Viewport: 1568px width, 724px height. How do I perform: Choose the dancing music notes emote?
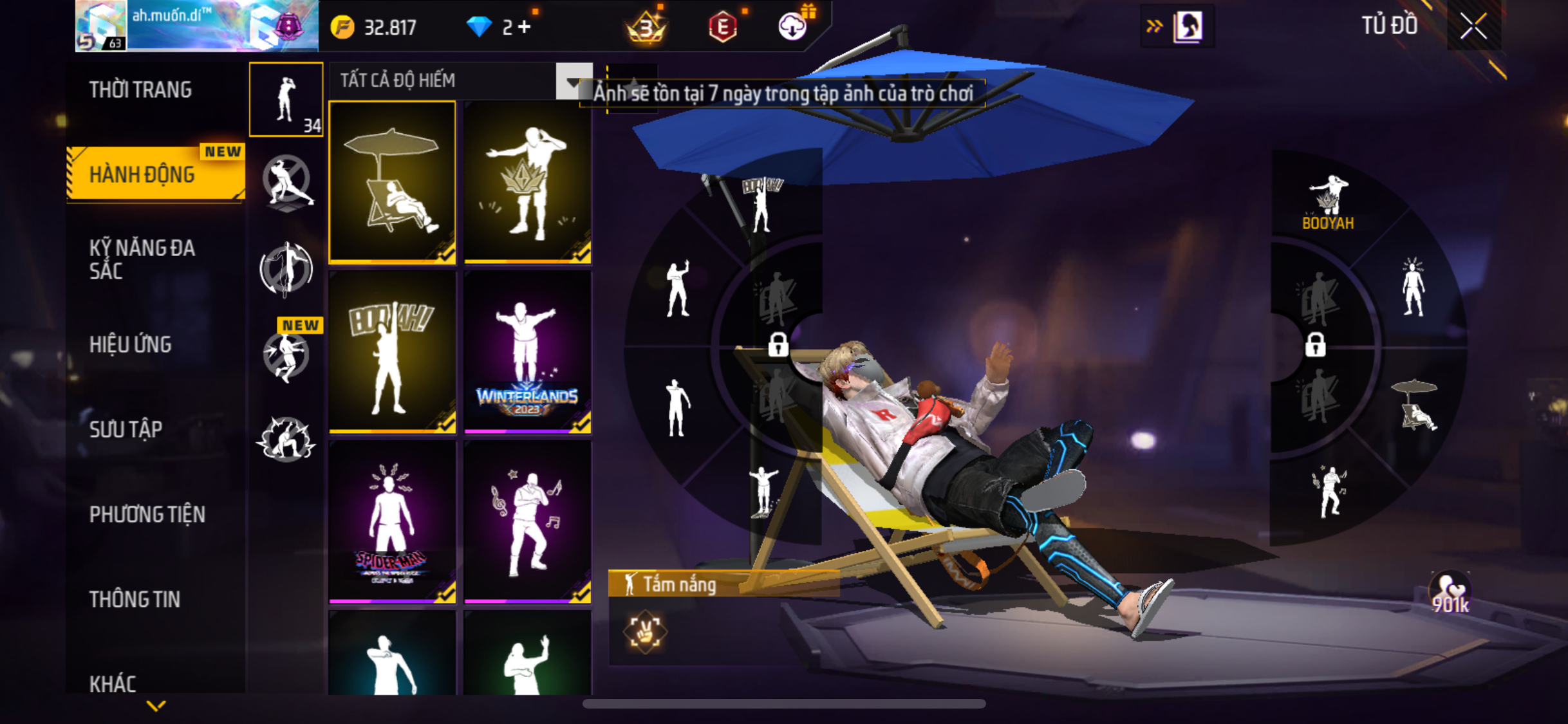tap(527, 522)
